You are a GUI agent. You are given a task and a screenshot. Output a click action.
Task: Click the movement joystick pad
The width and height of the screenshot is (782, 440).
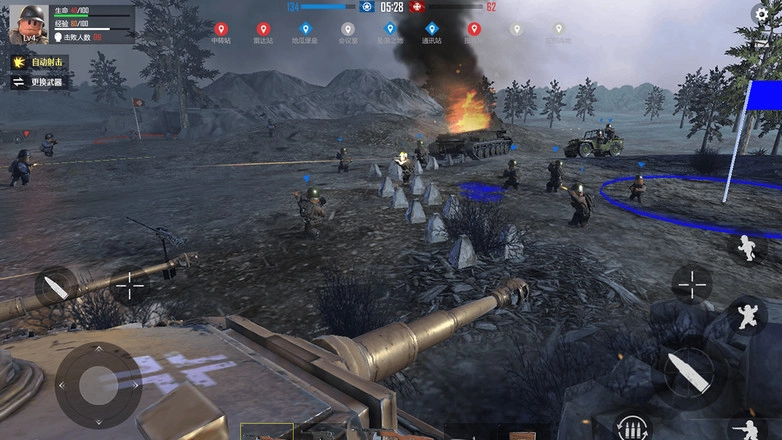[97, 384]
